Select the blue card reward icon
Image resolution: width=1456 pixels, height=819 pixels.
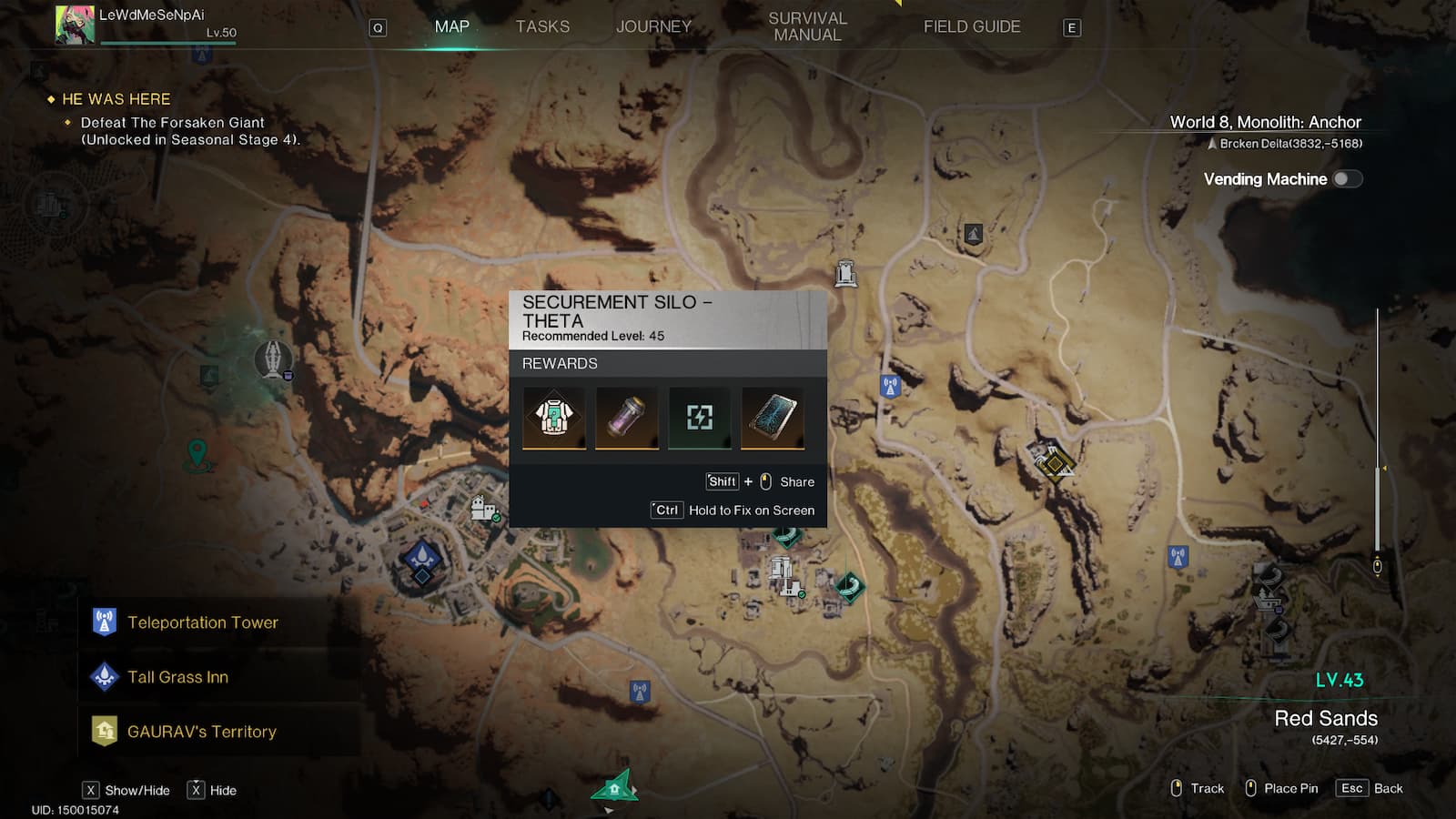[773, 418]
